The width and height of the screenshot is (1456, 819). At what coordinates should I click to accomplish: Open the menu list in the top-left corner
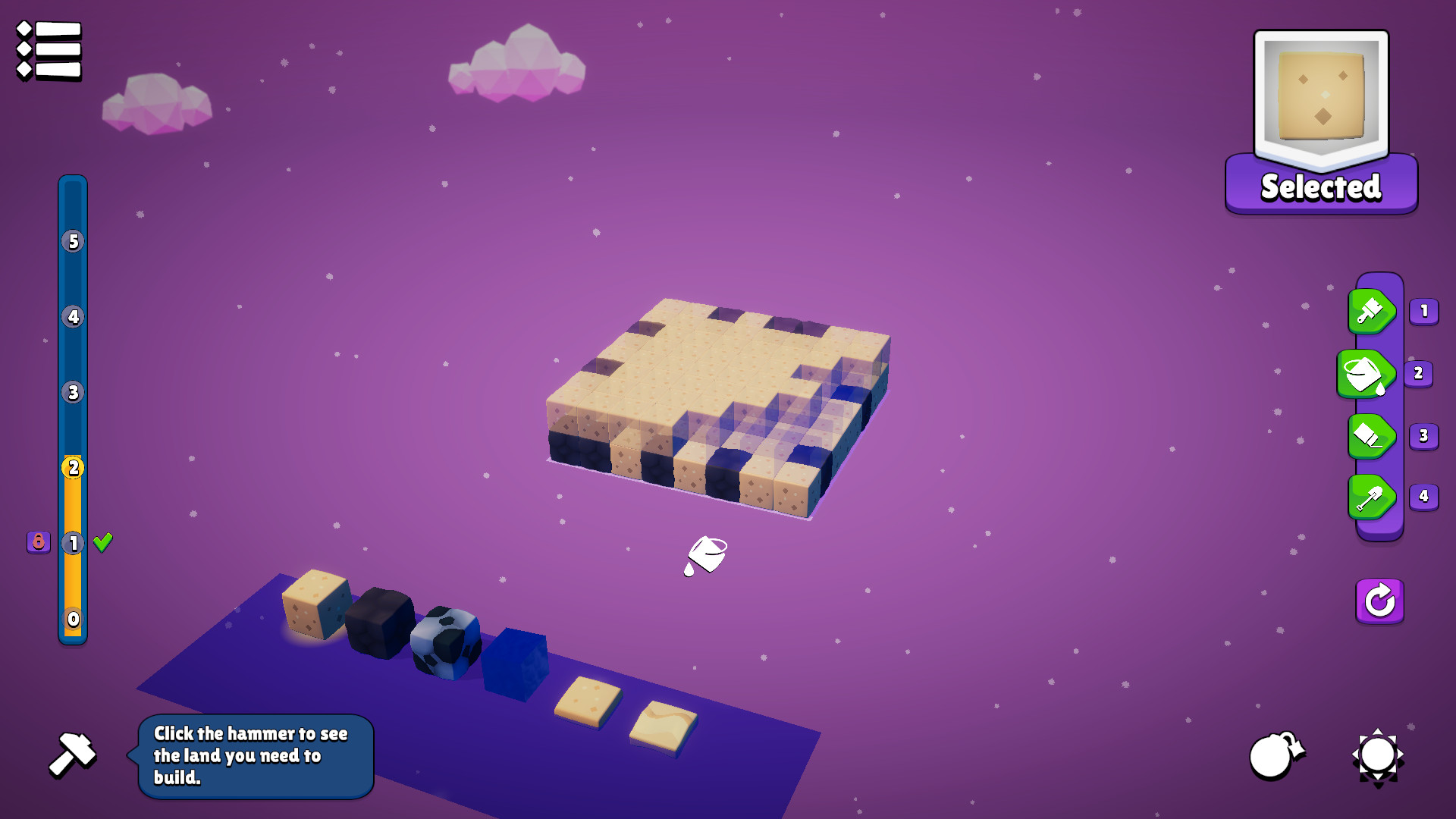point(47,49)
